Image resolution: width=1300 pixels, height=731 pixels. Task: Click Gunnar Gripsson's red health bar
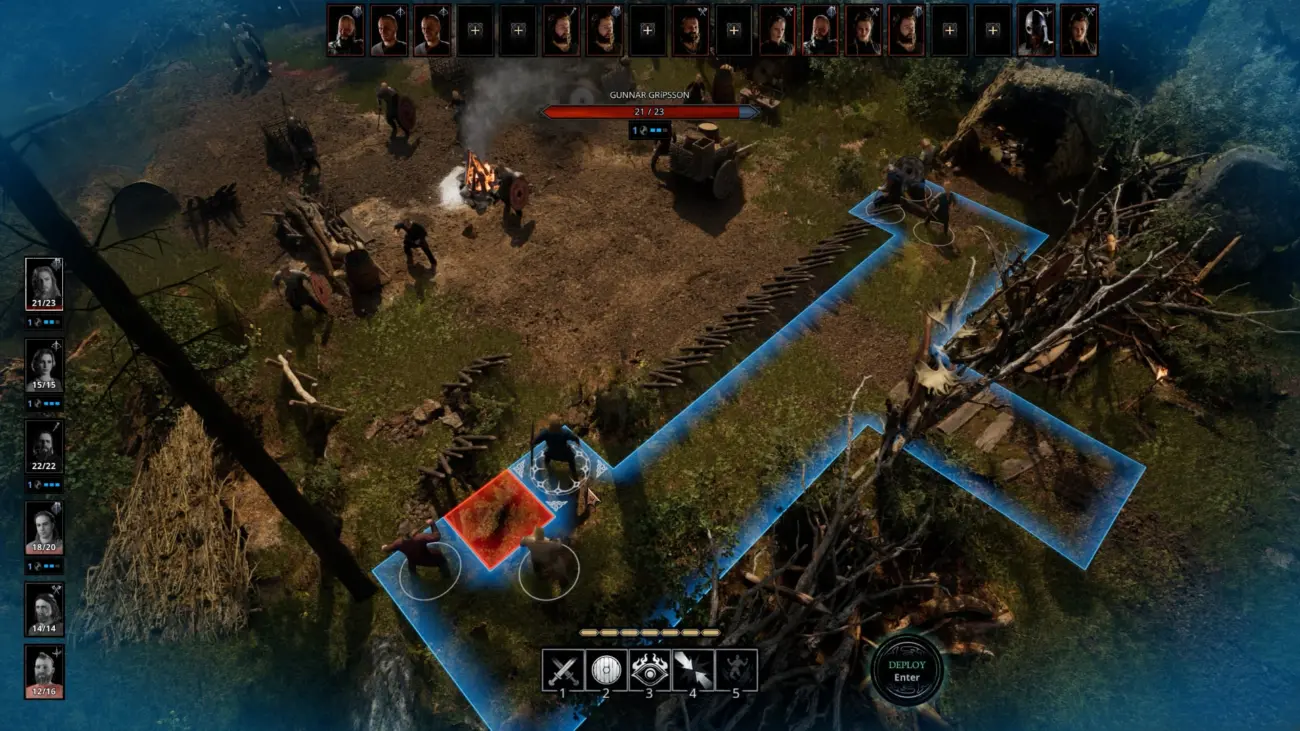pos(648,112)
